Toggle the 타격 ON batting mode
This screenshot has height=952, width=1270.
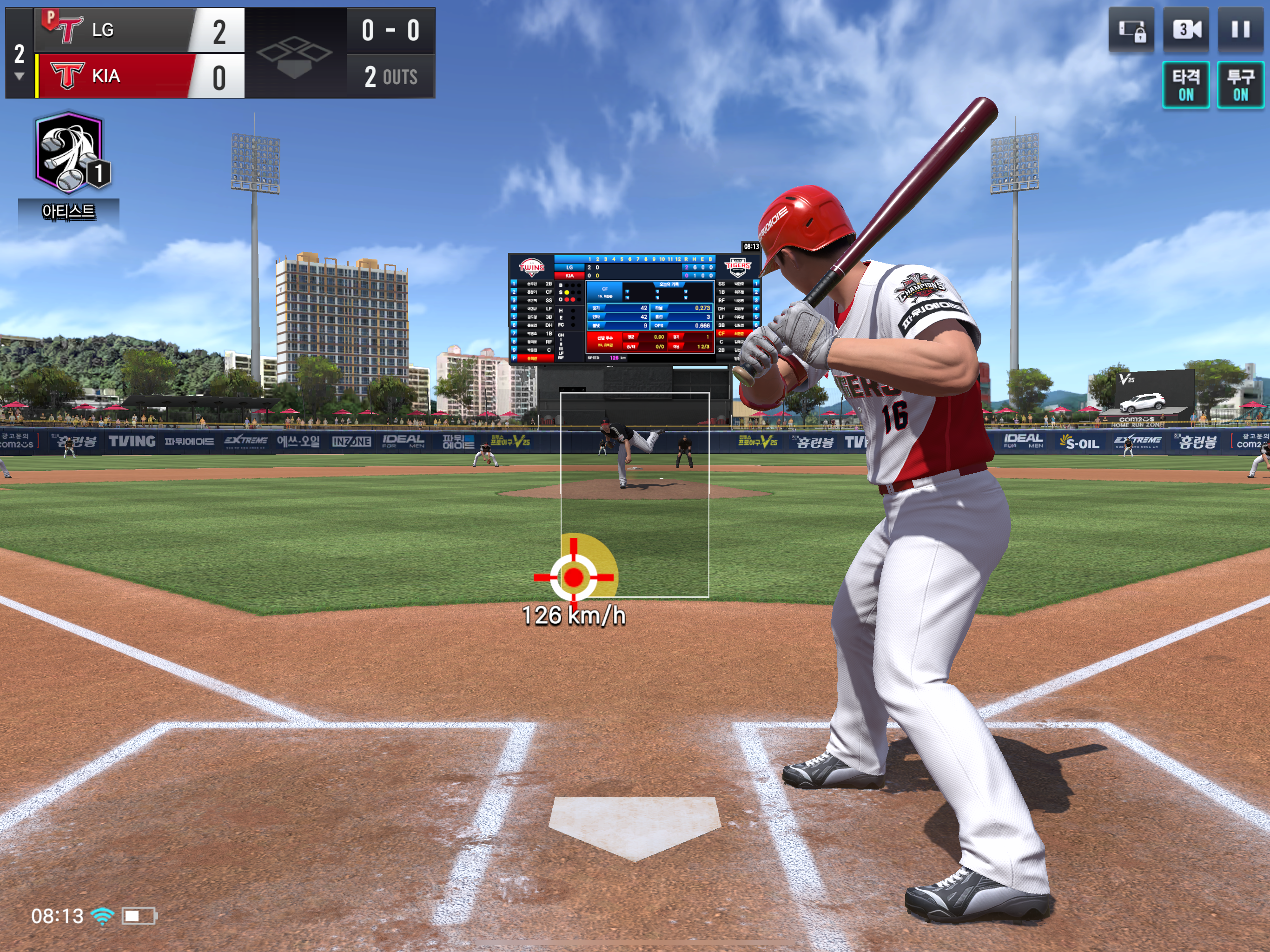1185,85
